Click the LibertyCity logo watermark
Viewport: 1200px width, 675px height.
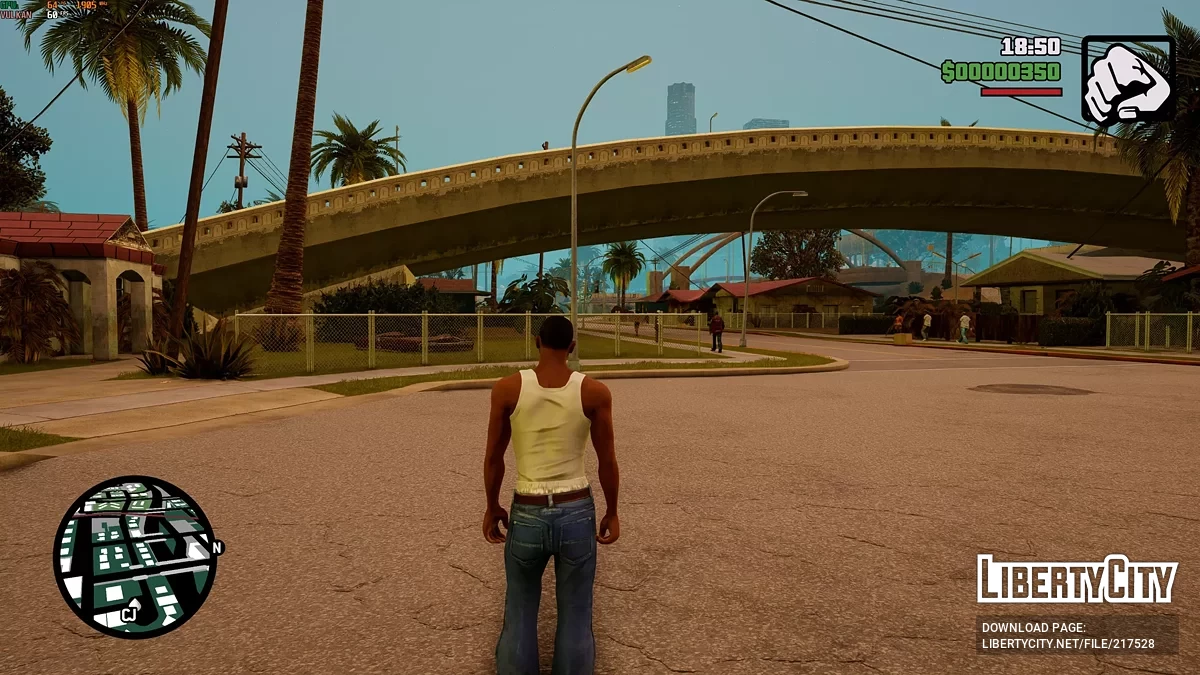(1076, 579)
